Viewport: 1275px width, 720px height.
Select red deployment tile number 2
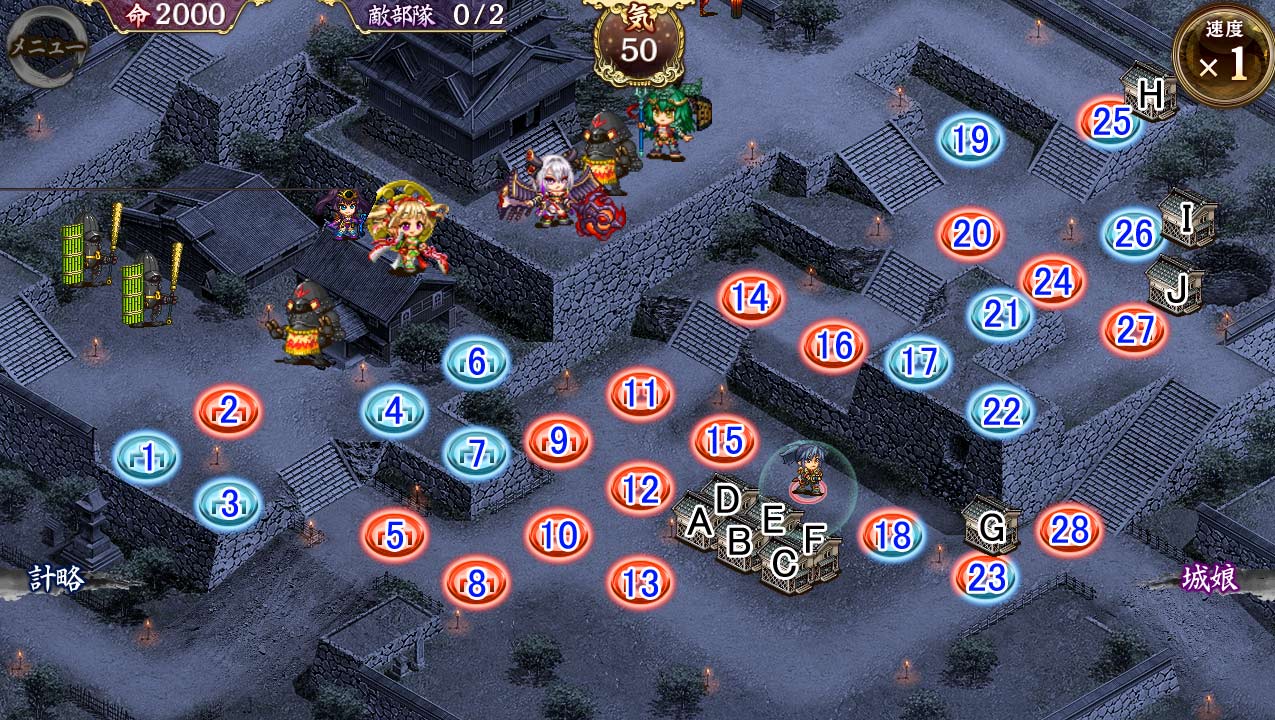coord(229,410)
